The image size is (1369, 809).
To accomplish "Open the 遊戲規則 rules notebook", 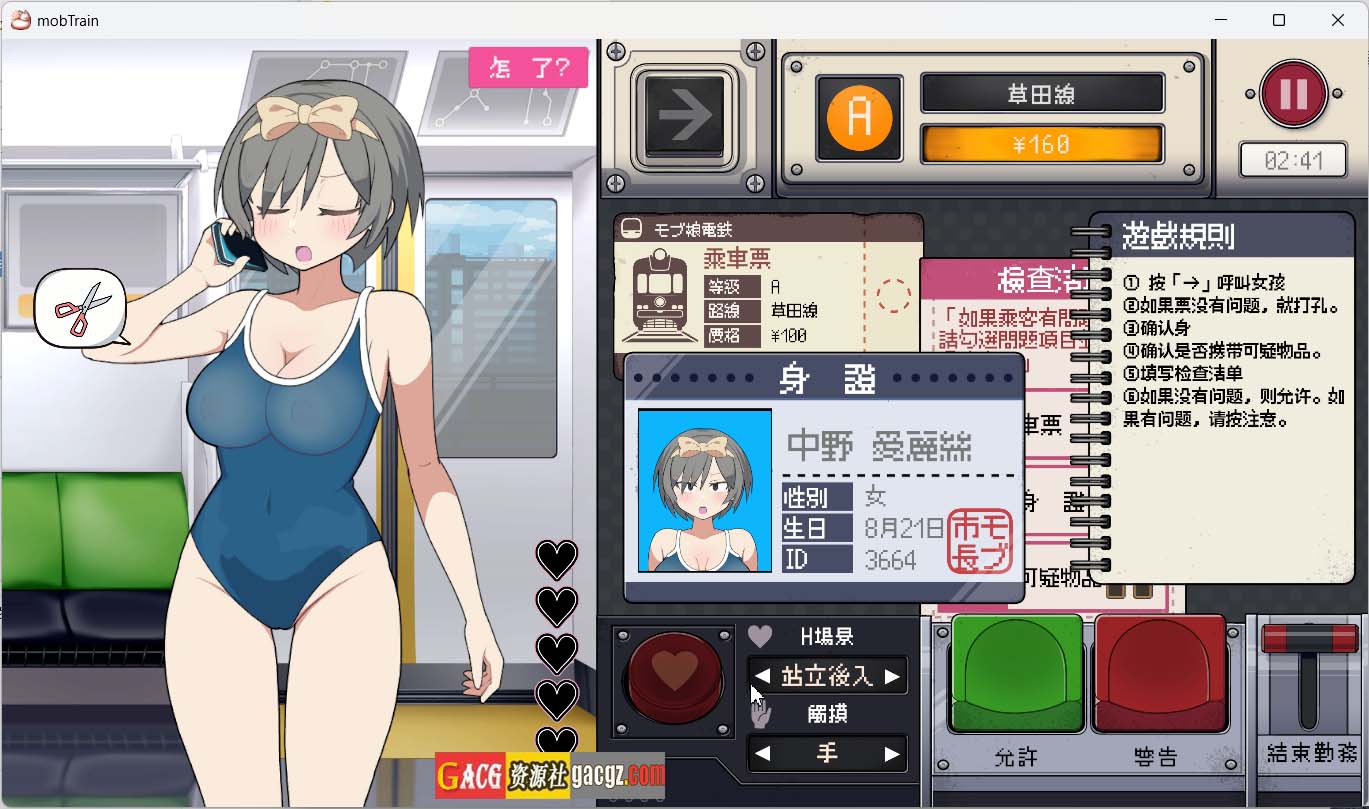I will point(1230,390).
